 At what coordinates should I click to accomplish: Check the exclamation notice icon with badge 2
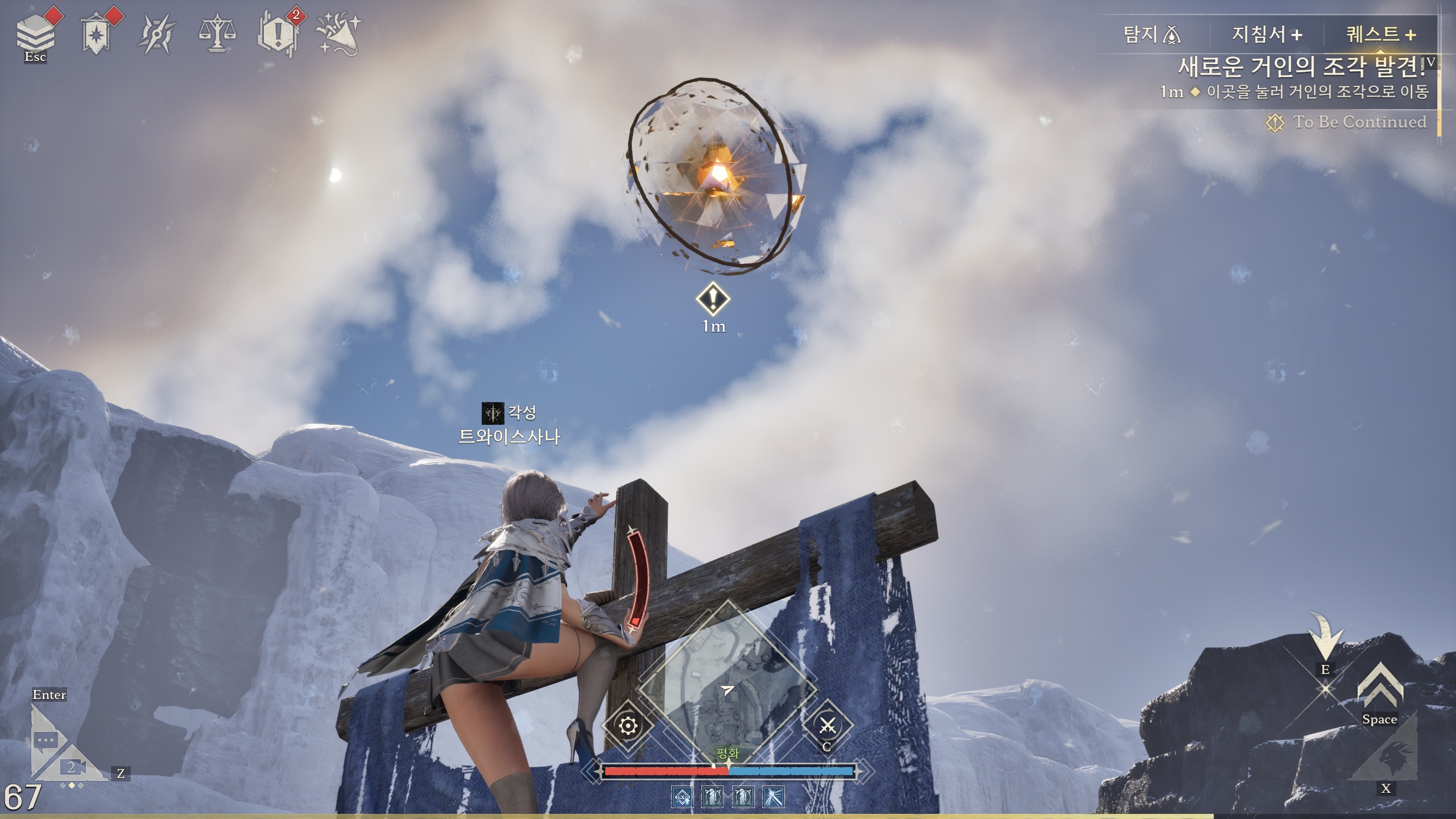point(278,34)
